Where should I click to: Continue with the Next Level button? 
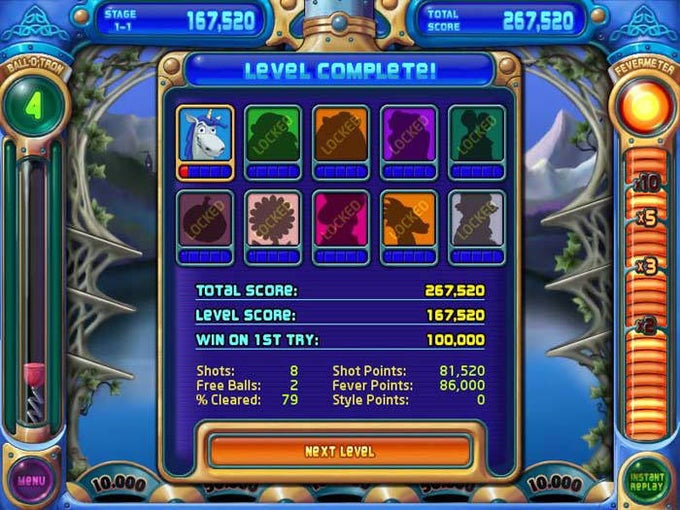[x=339, y=452]
